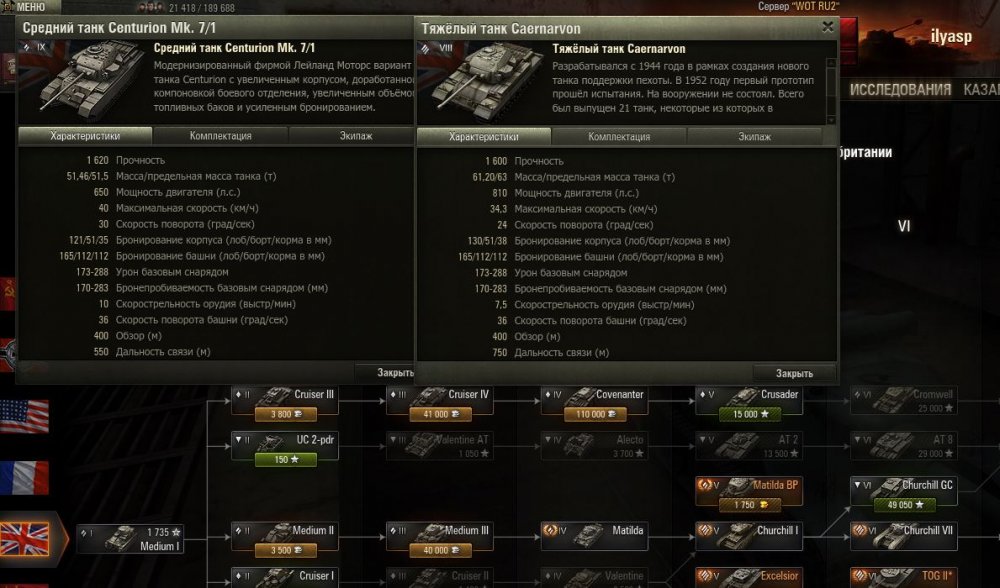Switch to Комплектация tab in Caernarvon window

tap(619, 137)
